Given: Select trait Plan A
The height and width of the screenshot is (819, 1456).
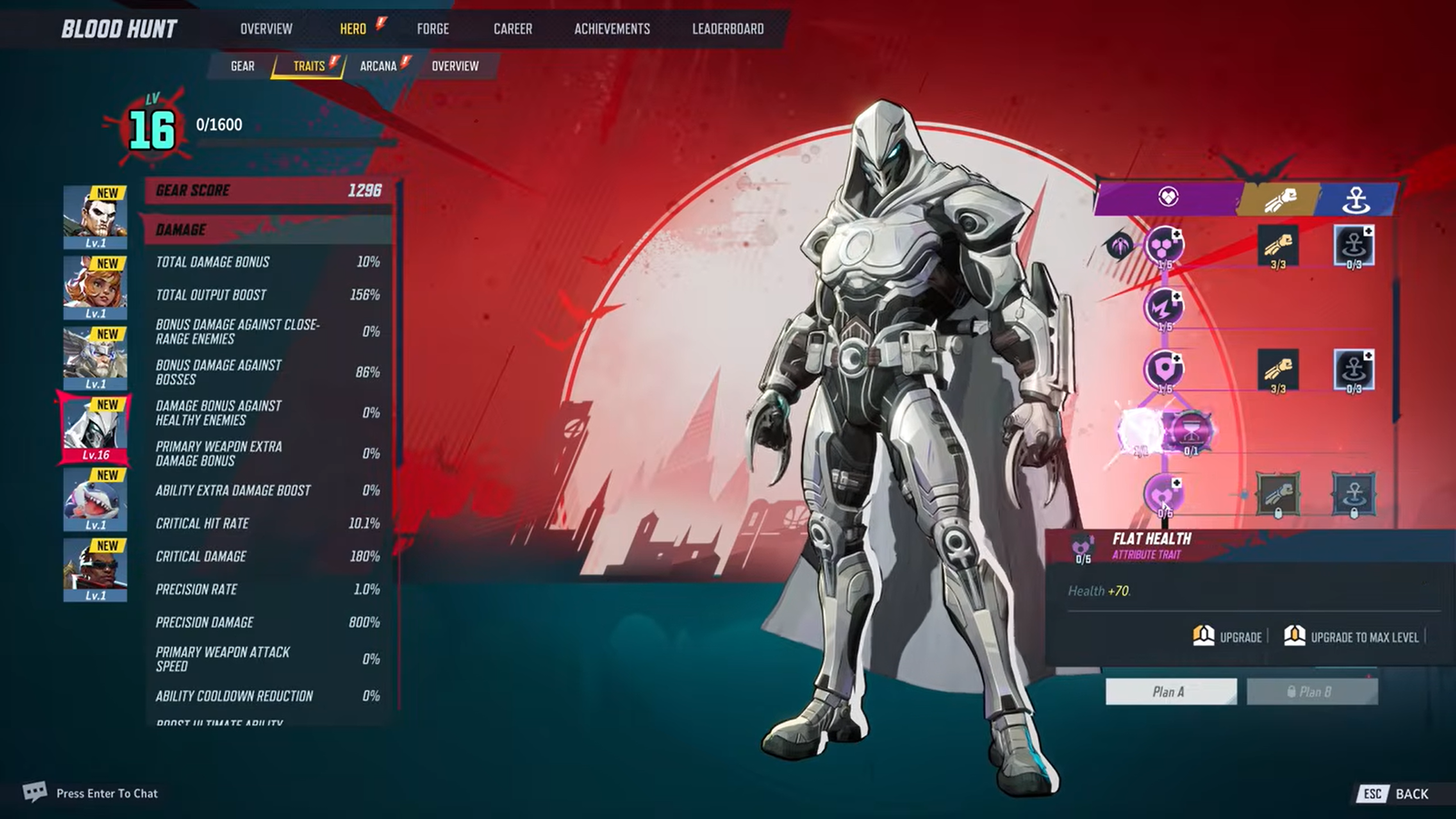Looking at the screenshot, I should [1171, 692].
